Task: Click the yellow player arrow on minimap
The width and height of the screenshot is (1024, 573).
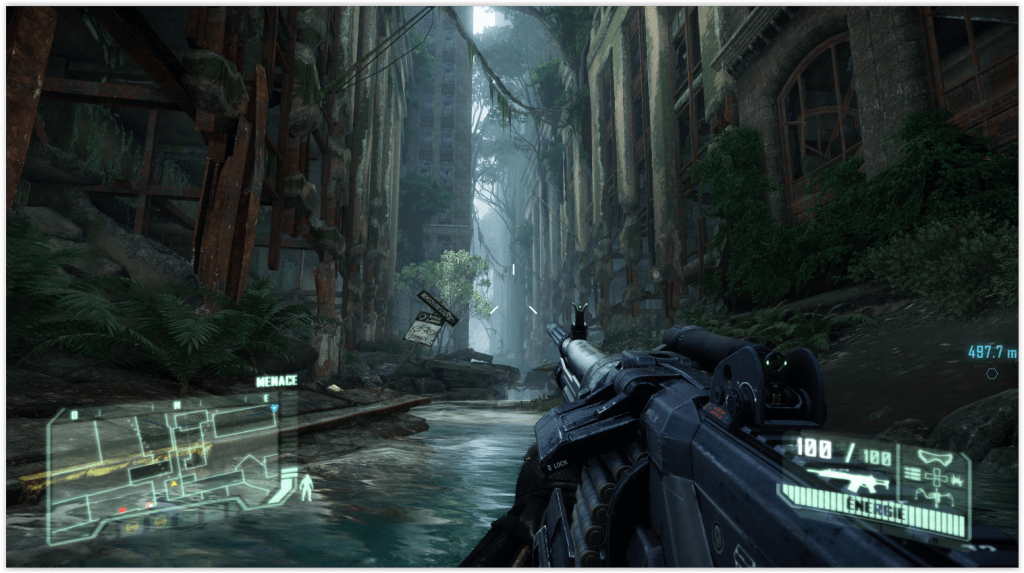Action: 174,484
